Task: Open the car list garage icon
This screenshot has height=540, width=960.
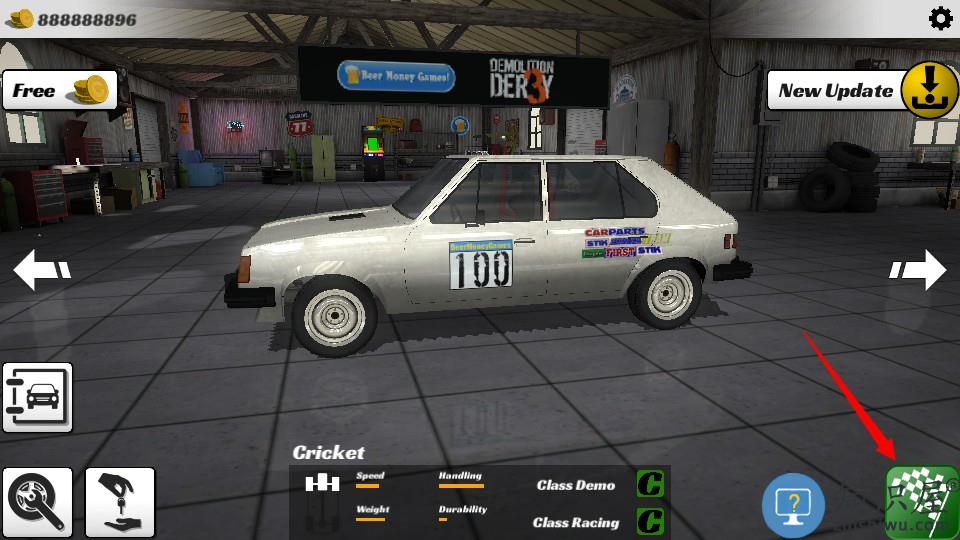Action: coord(37,397)
